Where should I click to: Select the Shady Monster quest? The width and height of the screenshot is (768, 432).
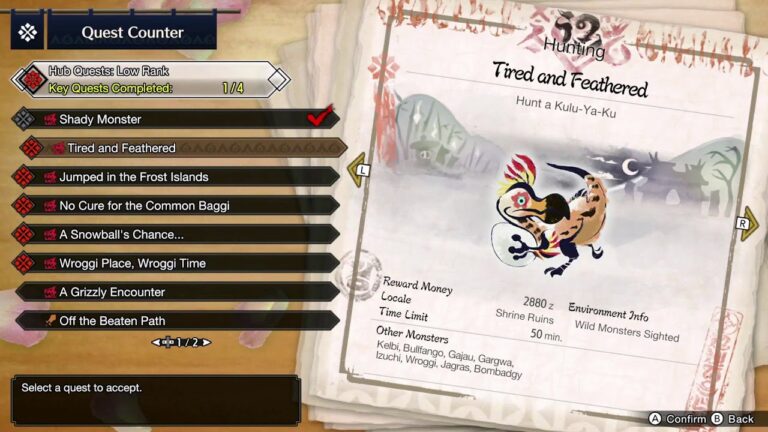click(175, 119)
